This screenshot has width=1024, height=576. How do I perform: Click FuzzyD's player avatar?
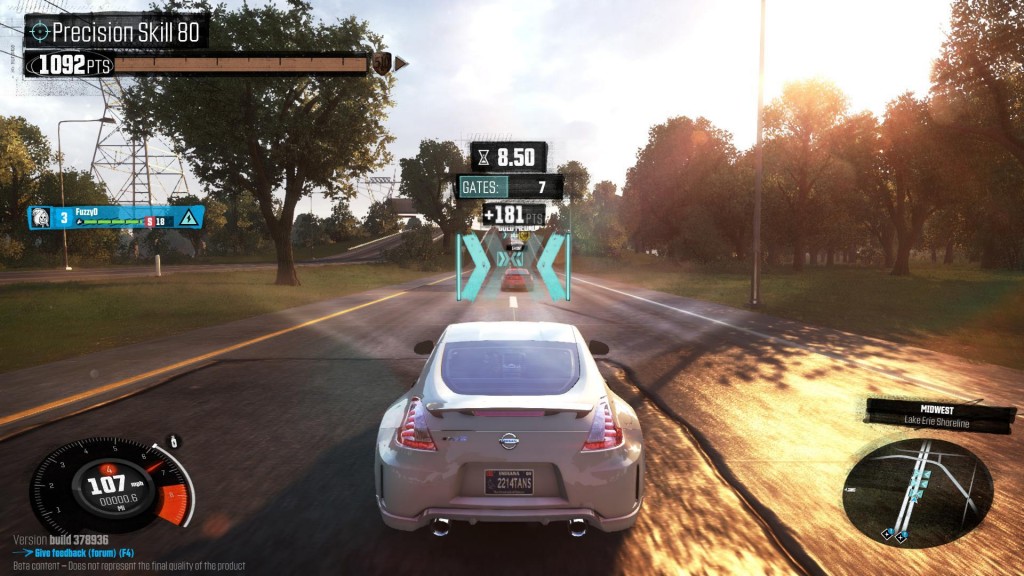(40, 217)
